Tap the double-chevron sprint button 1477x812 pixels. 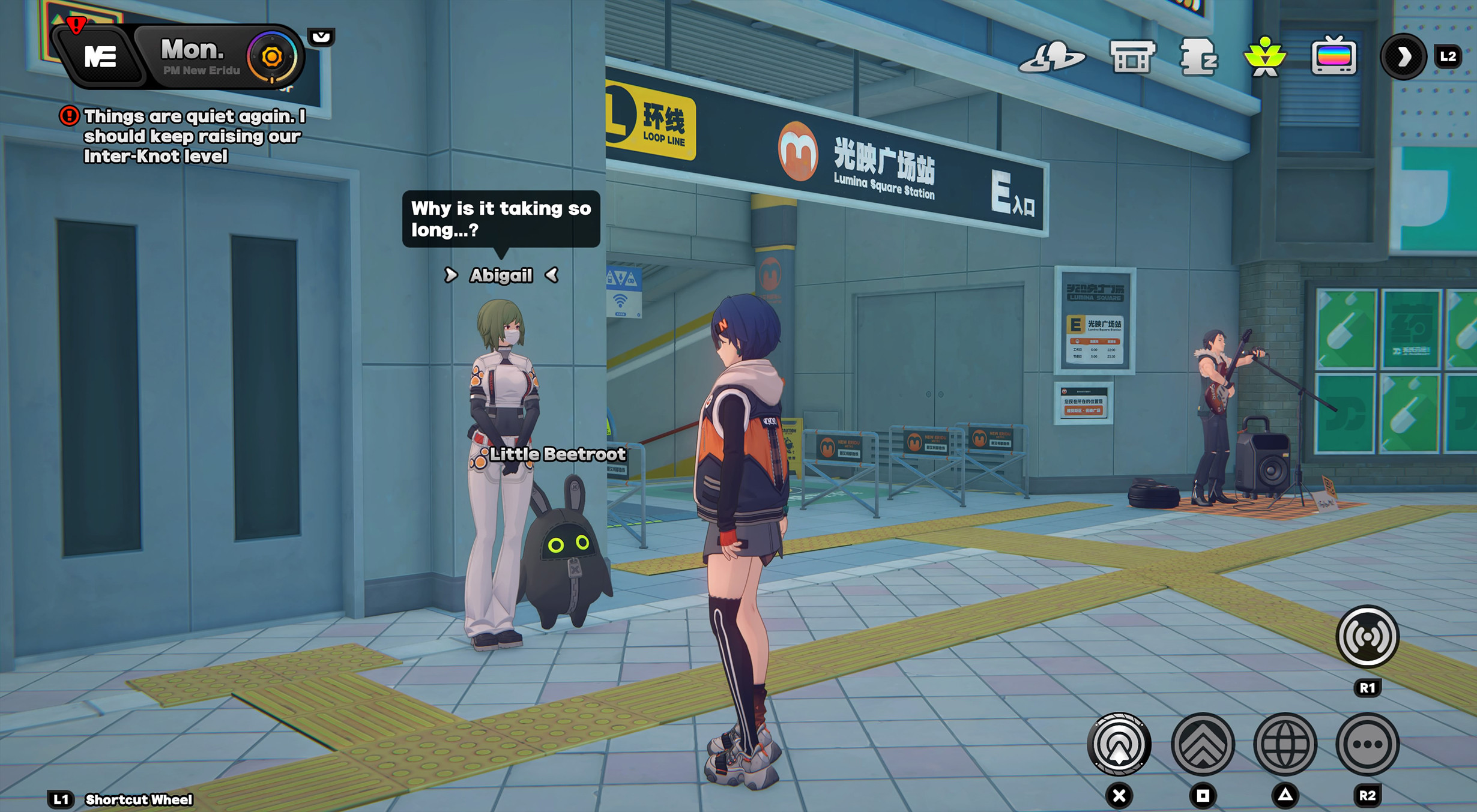coord(1203,744)
